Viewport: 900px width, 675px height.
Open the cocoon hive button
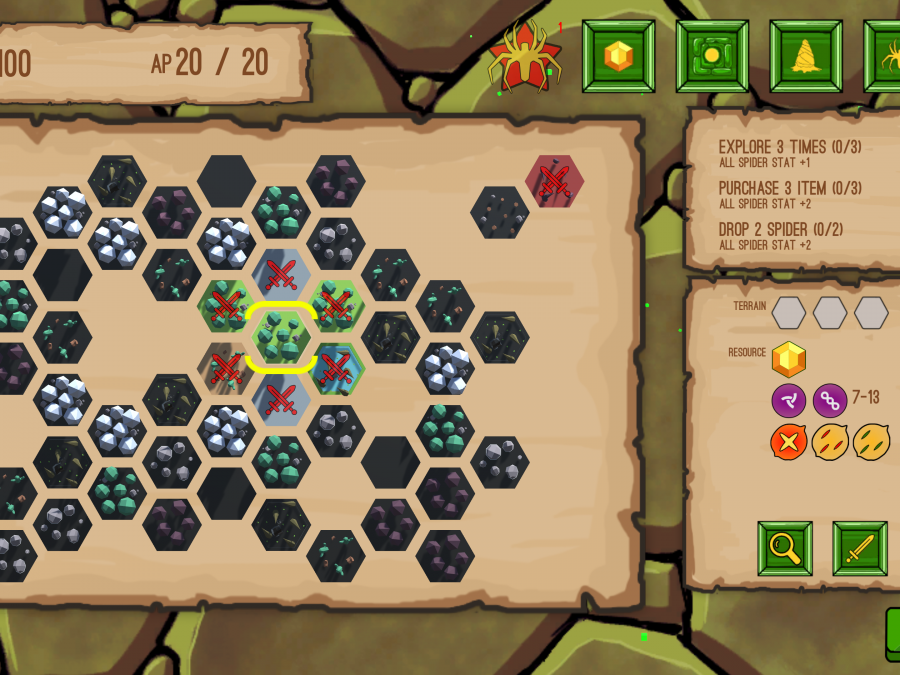point(806,56)
